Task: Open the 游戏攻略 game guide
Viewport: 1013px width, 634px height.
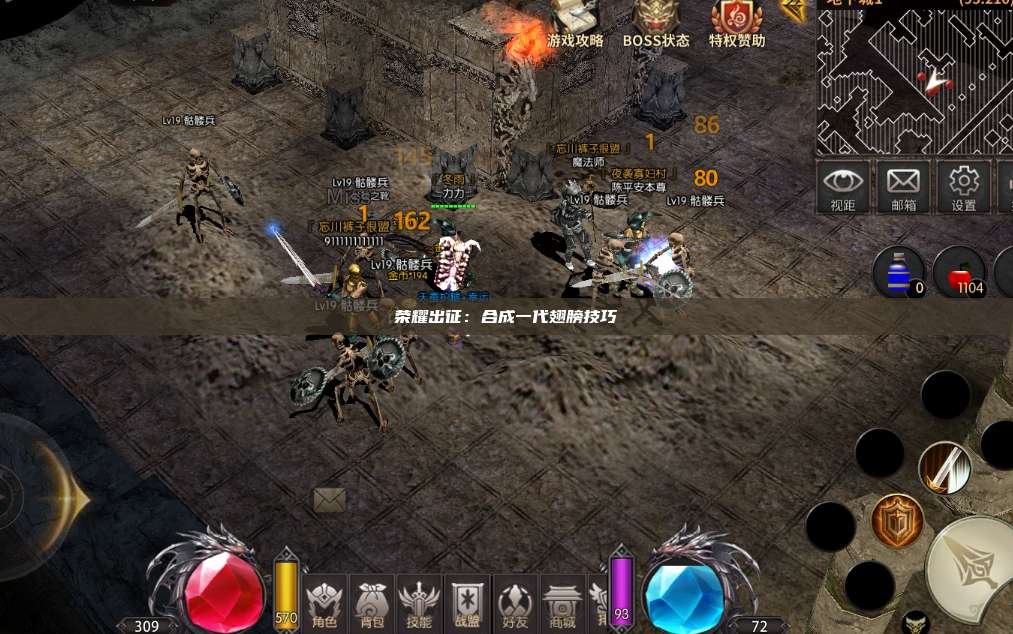Action: [575, 24]
